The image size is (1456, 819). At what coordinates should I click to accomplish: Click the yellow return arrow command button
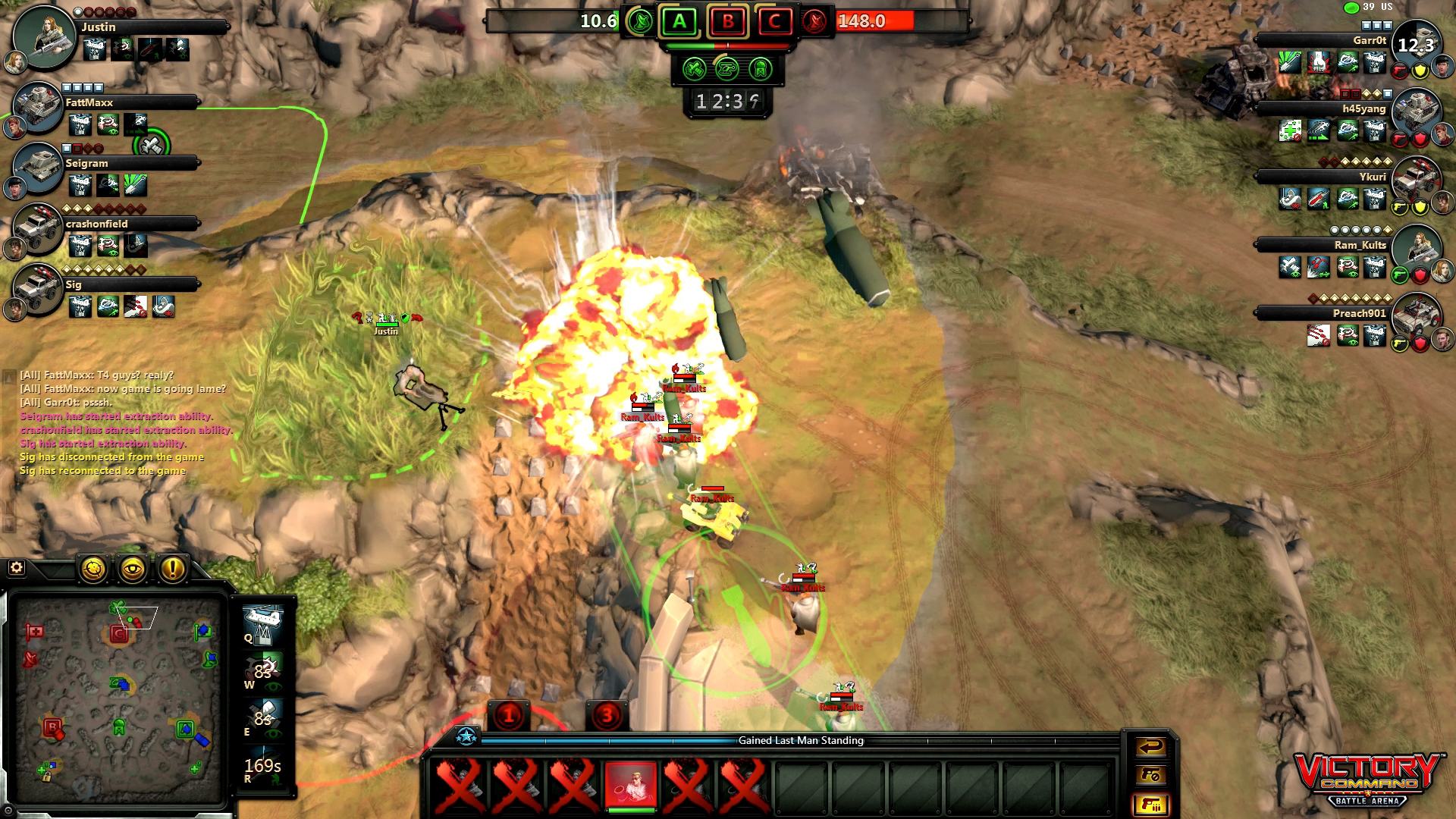pyautogui.click(x=1150, y=748)
